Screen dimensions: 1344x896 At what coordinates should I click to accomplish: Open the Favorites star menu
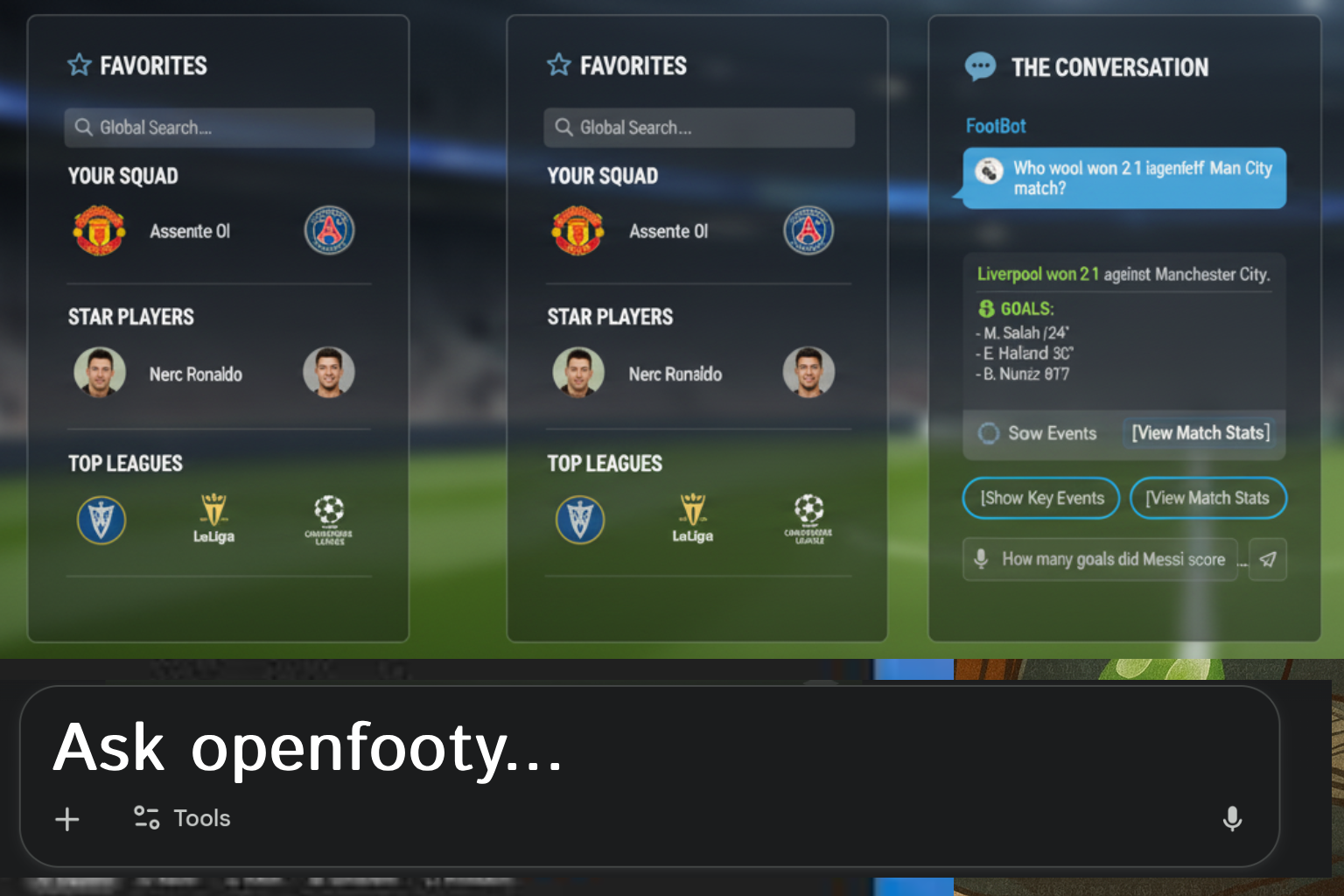tap(80, 64)
